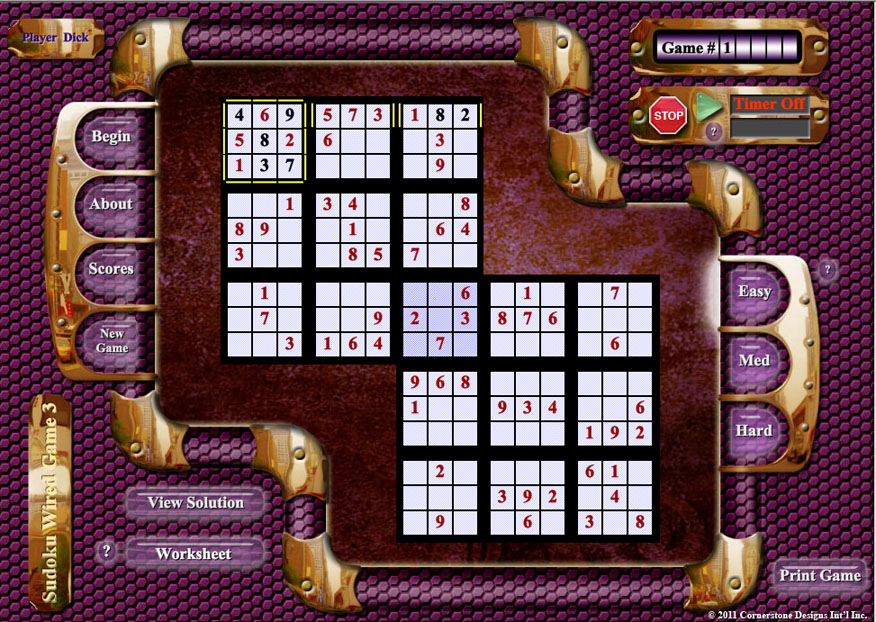876x622 pixels.
Task: Choose Med difficulty
Action: 754,359
